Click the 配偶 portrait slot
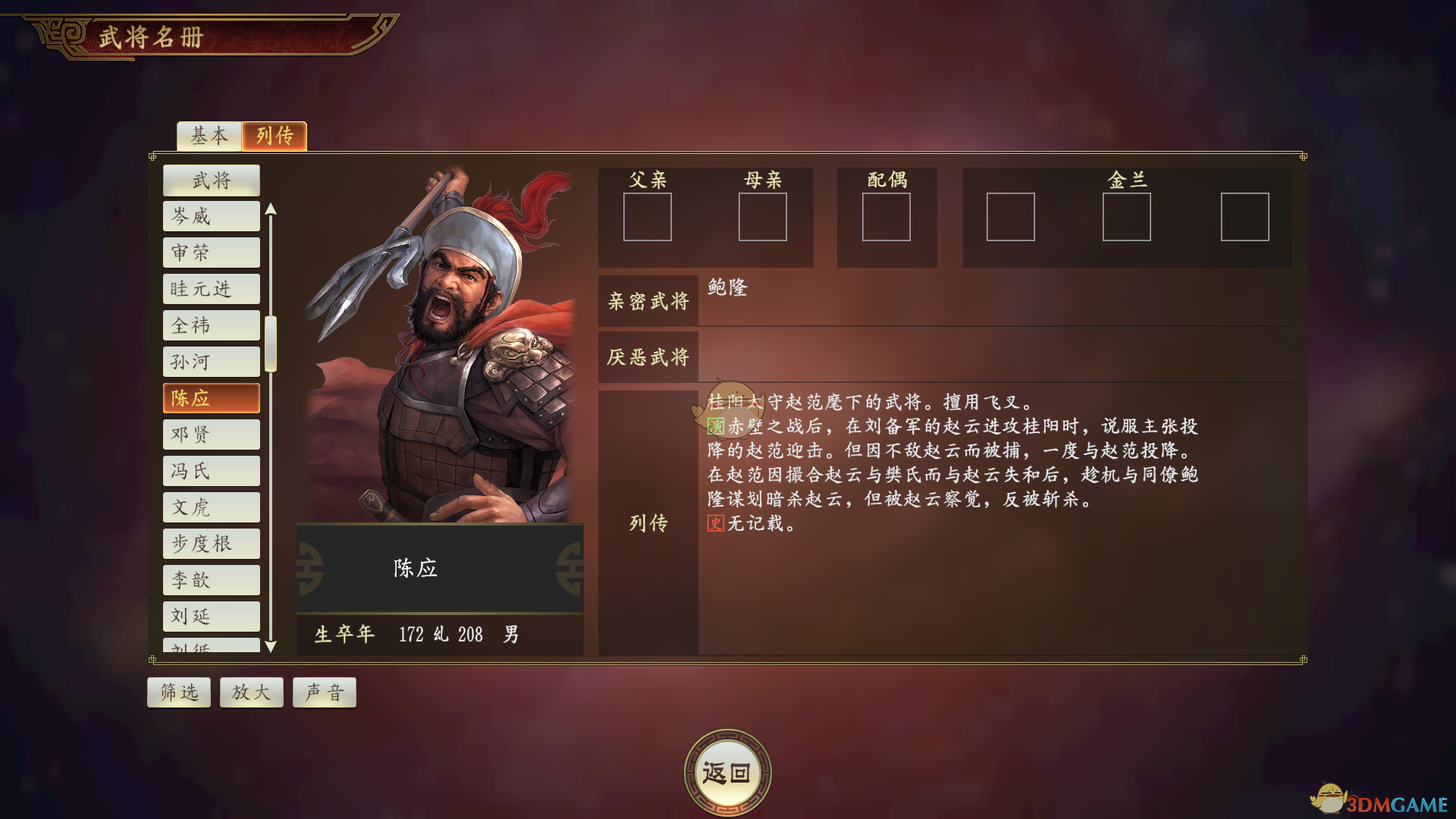Image resolution: width=1456 pixels, height=819 pixels. (x=886, y=217)
